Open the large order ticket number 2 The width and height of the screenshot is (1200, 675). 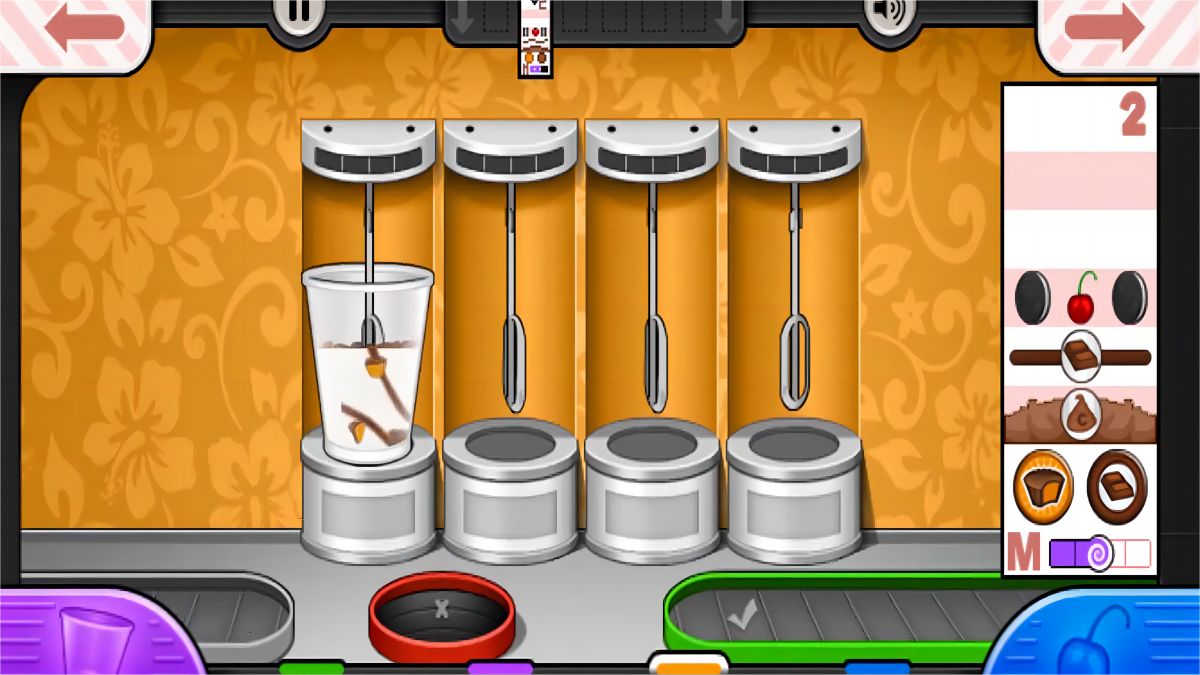(1079, 329)
